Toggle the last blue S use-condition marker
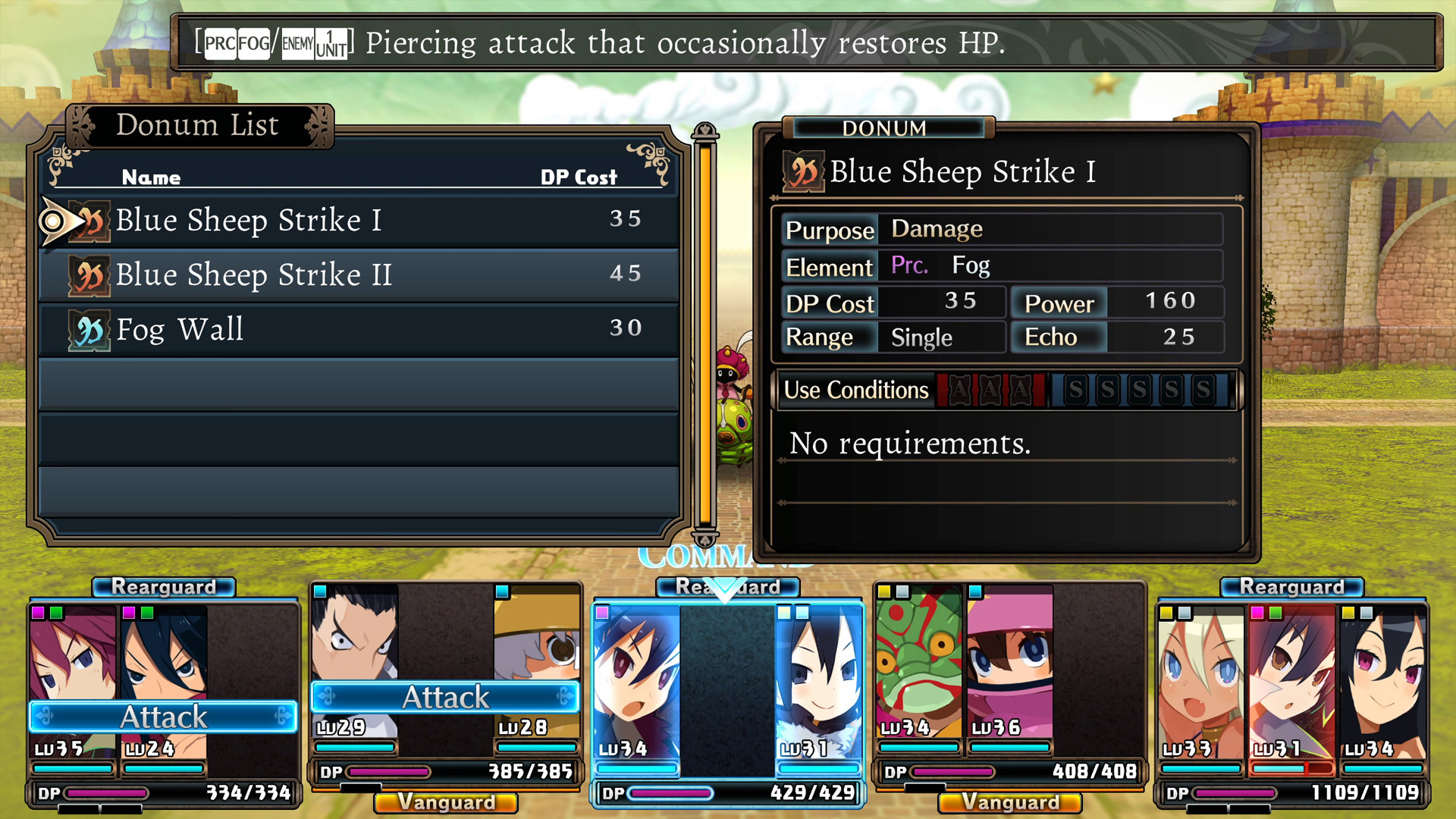 [1203, 390]
